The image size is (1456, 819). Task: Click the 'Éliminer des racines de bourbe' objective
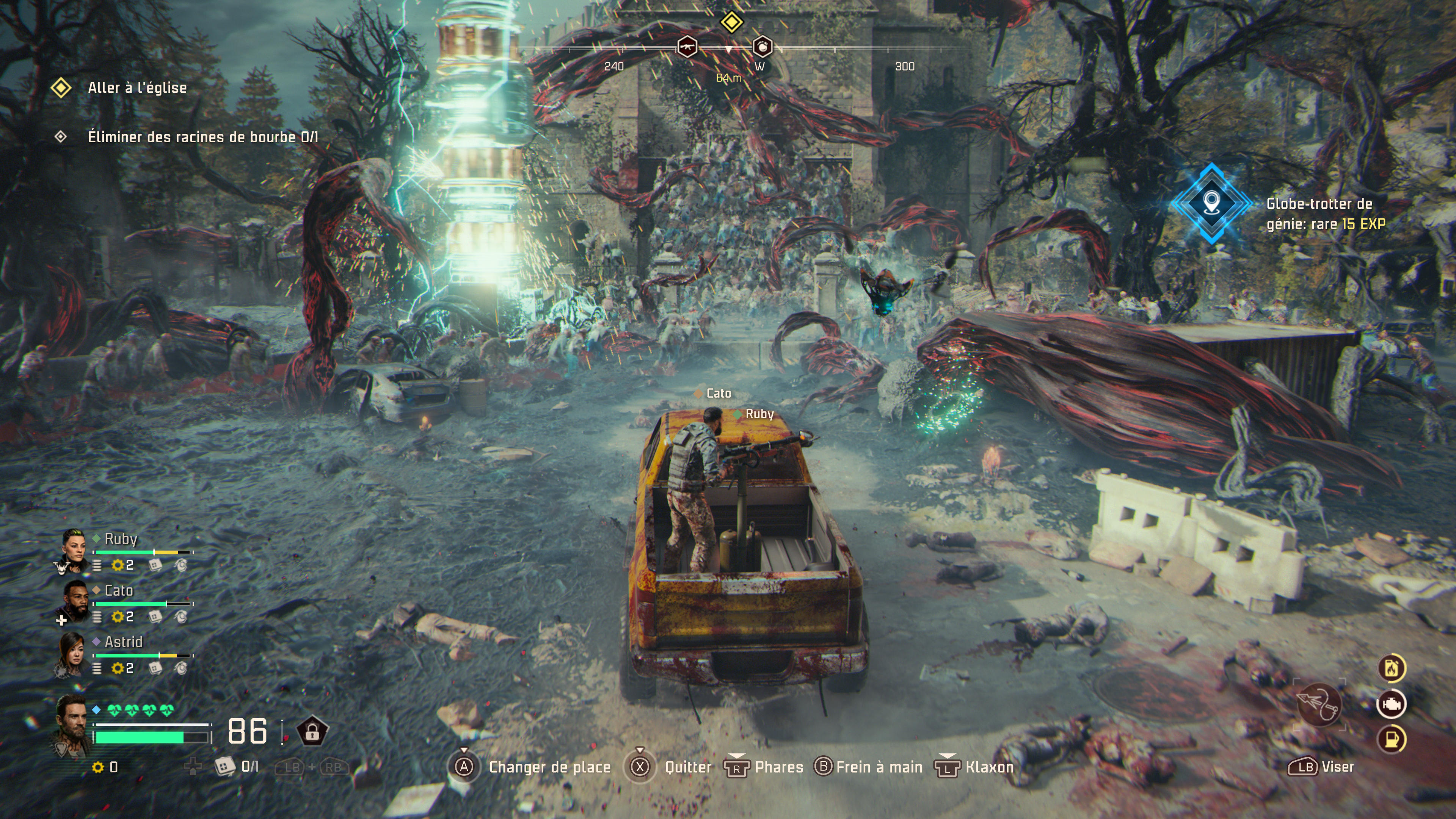pos(202,137)
